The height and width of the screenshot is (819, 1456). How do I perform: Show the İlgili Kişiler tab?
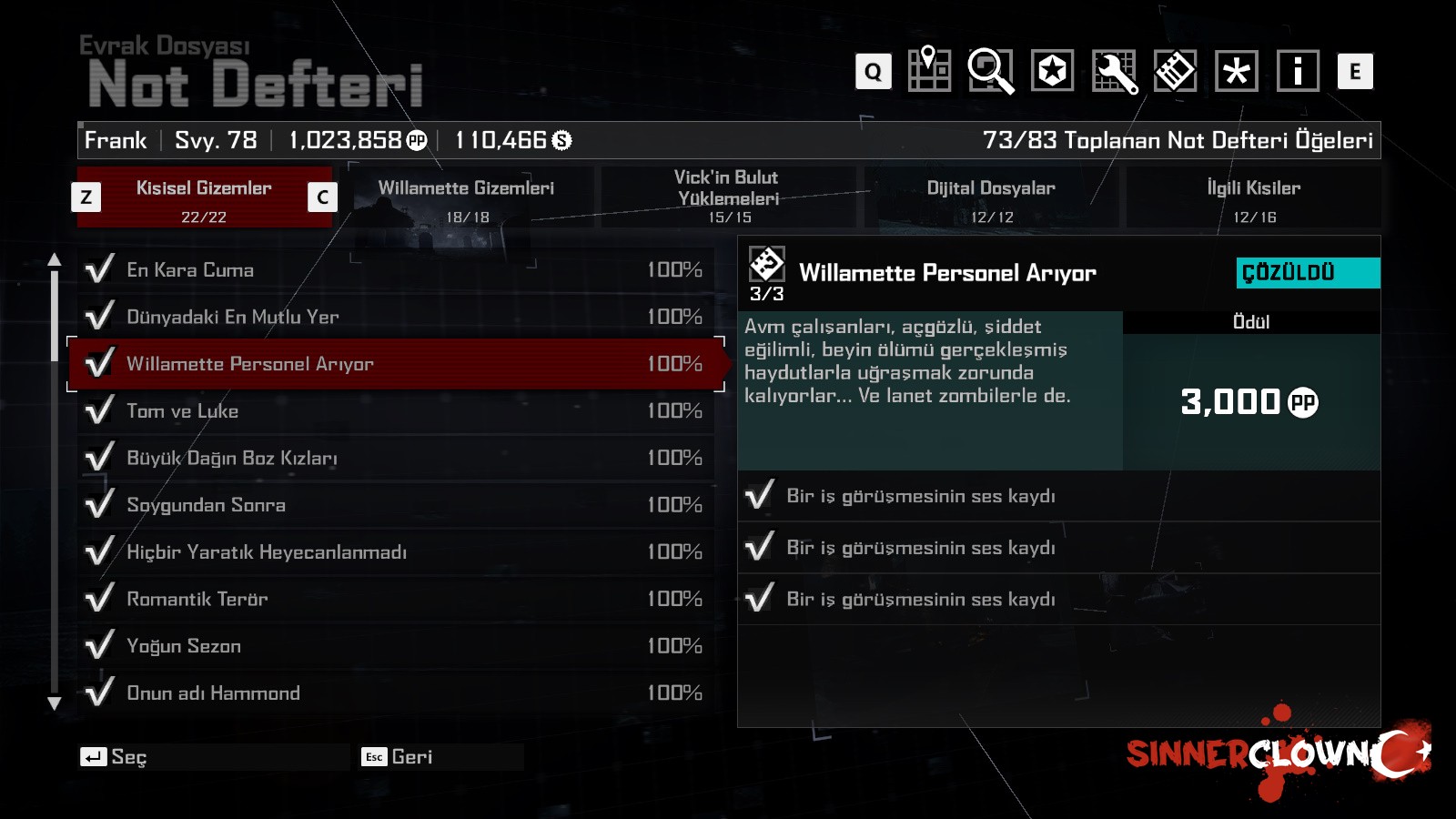pos(1253,197)
